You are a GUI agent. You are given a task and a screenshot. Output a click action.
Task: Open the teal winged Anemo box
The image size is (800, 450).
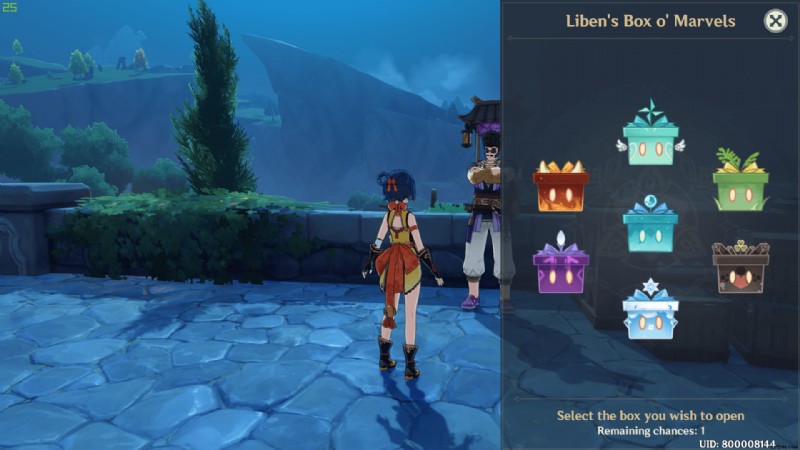[x=650, y=140]
